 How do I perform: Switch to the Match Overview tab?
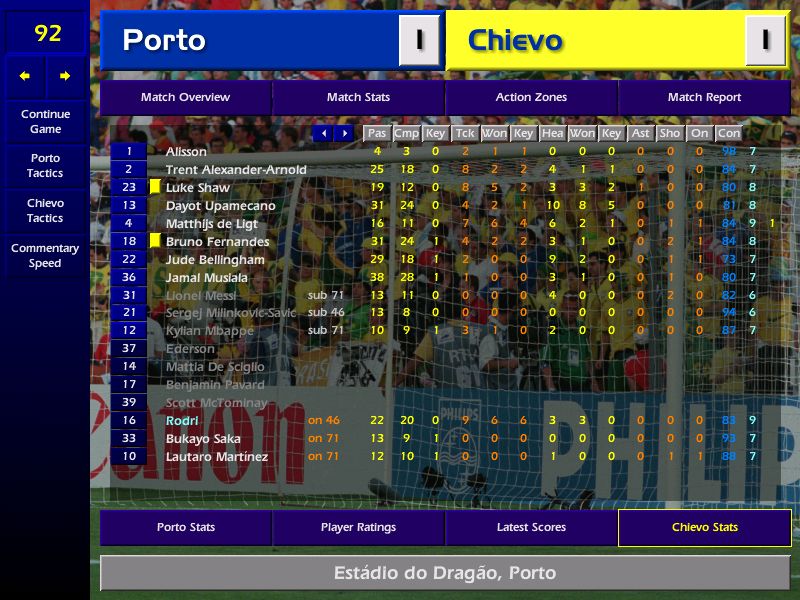tap(185, 97)
